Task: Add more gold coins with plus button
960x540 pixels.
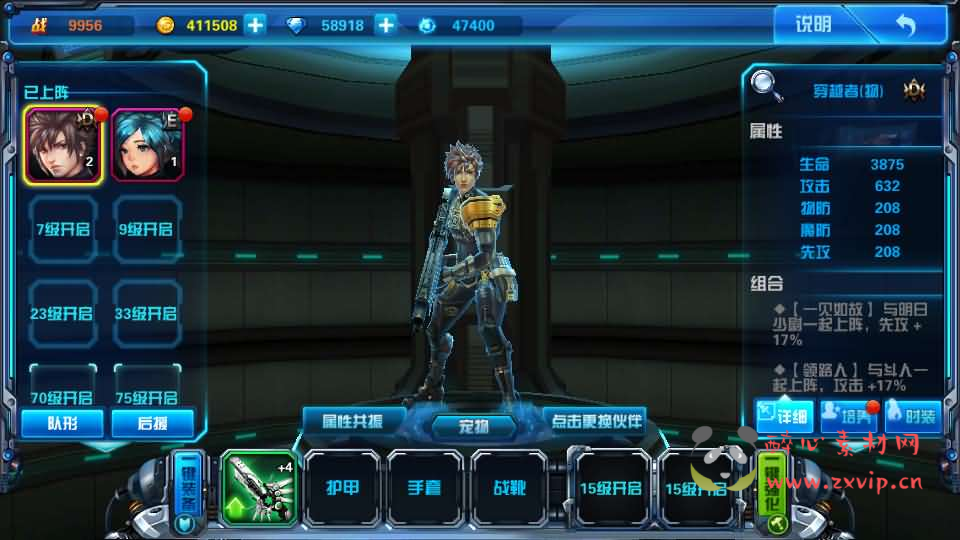Action: [256, 25]
